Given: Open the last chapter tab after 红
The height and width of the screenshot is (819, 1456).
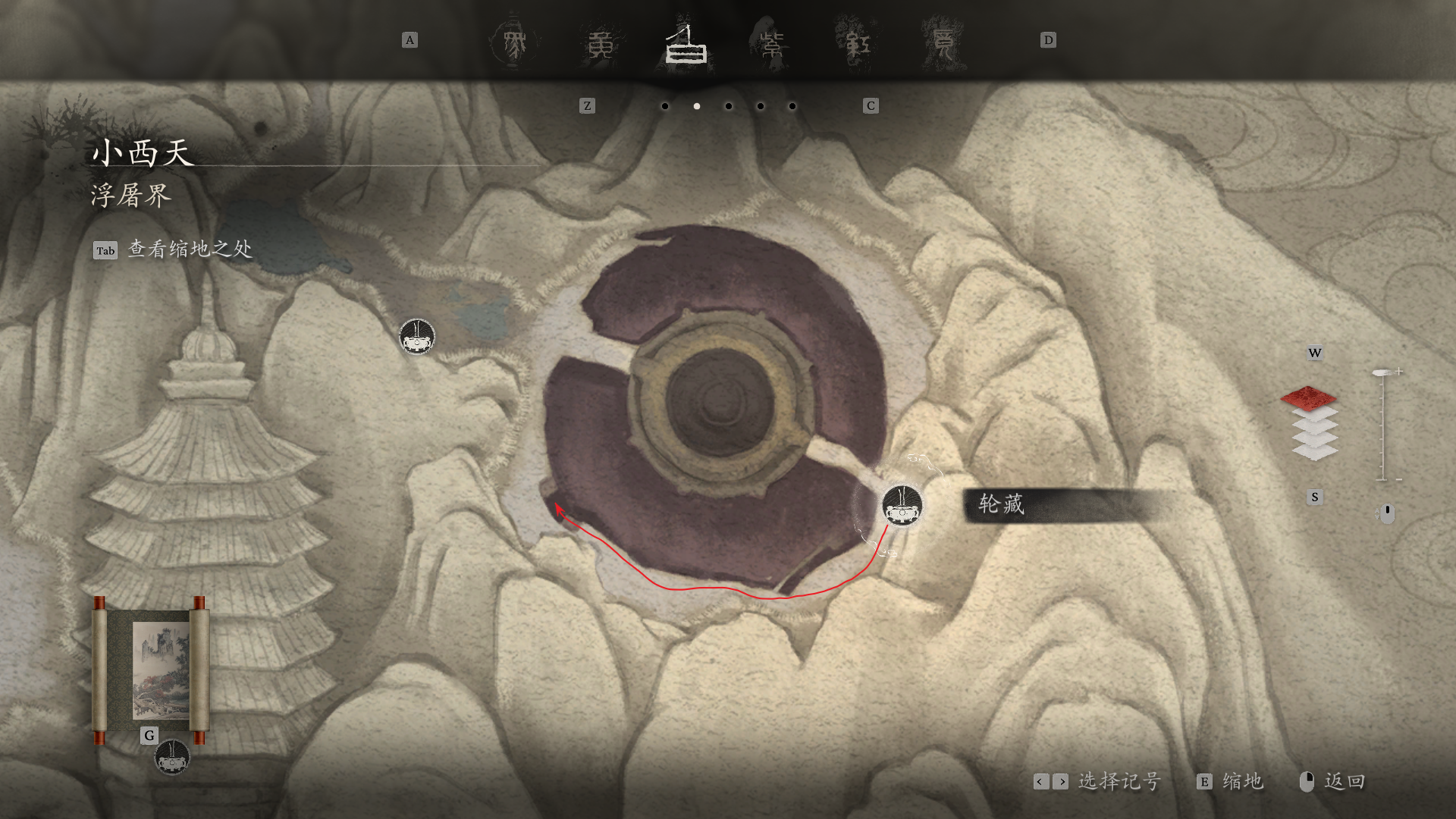Looking at the screenshot, I should point(943,45).
